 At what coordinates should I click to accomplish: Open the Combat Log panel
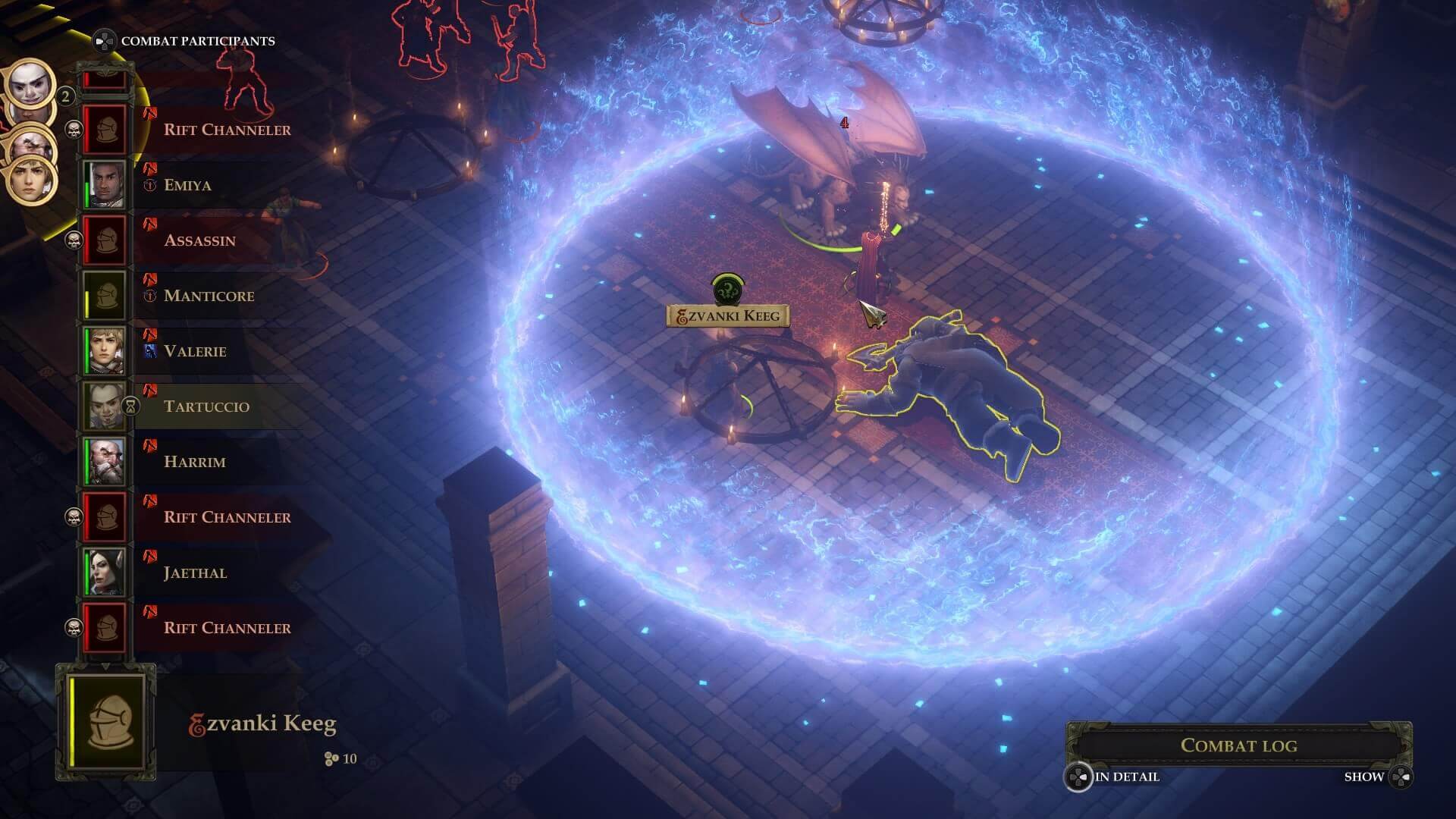click(x=1238, y=745)
